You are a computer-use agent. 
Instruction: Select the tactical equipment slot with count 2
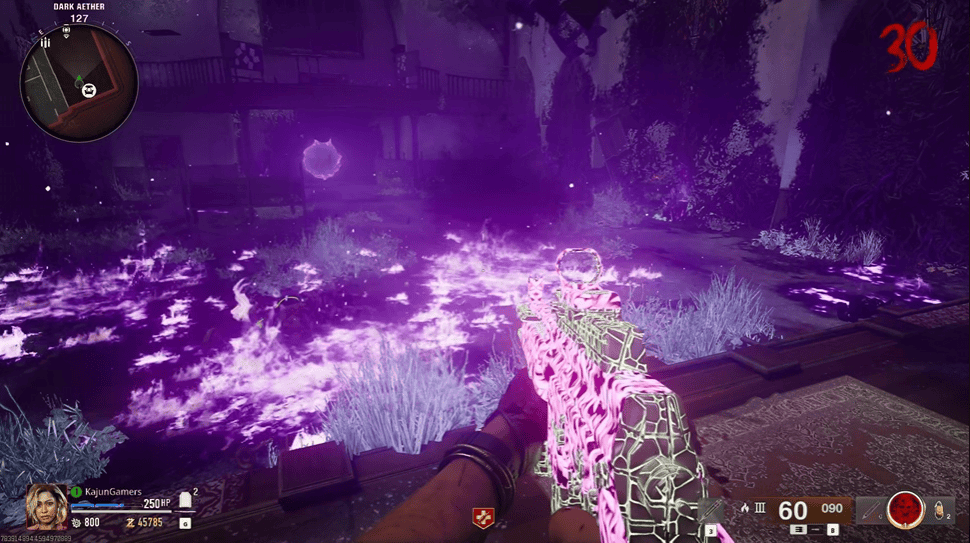939,508
